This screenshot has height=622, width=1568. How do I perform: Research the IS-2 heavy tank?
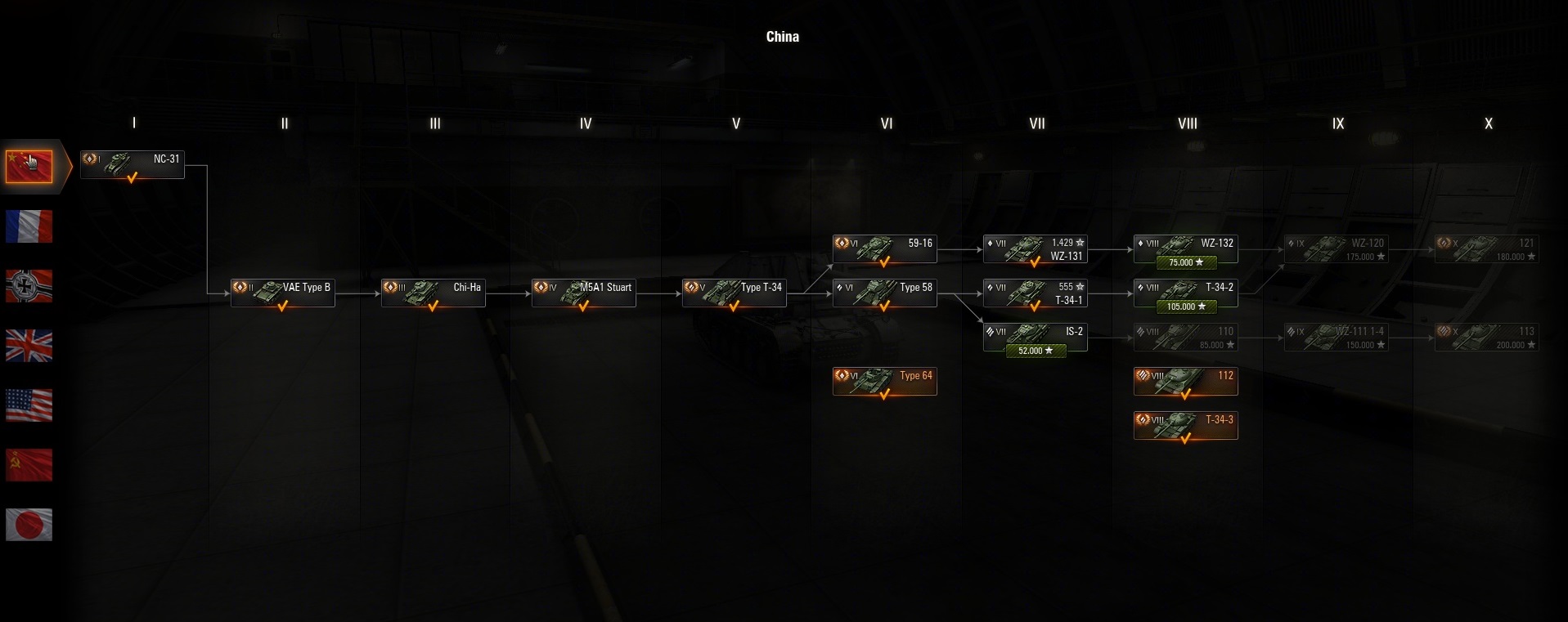[x=1036, y=351]
